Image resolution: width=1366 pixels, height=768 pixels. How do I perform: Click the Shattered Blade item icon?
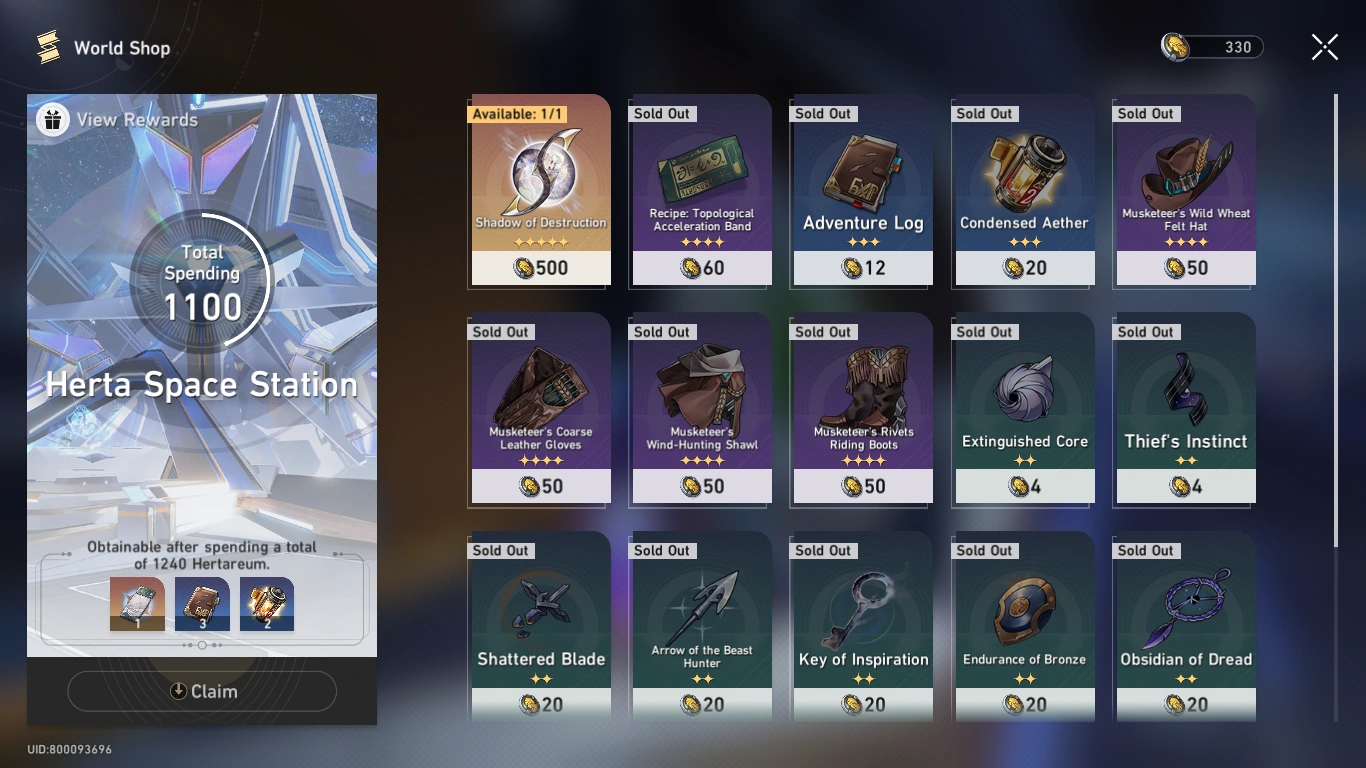(540, 605)
